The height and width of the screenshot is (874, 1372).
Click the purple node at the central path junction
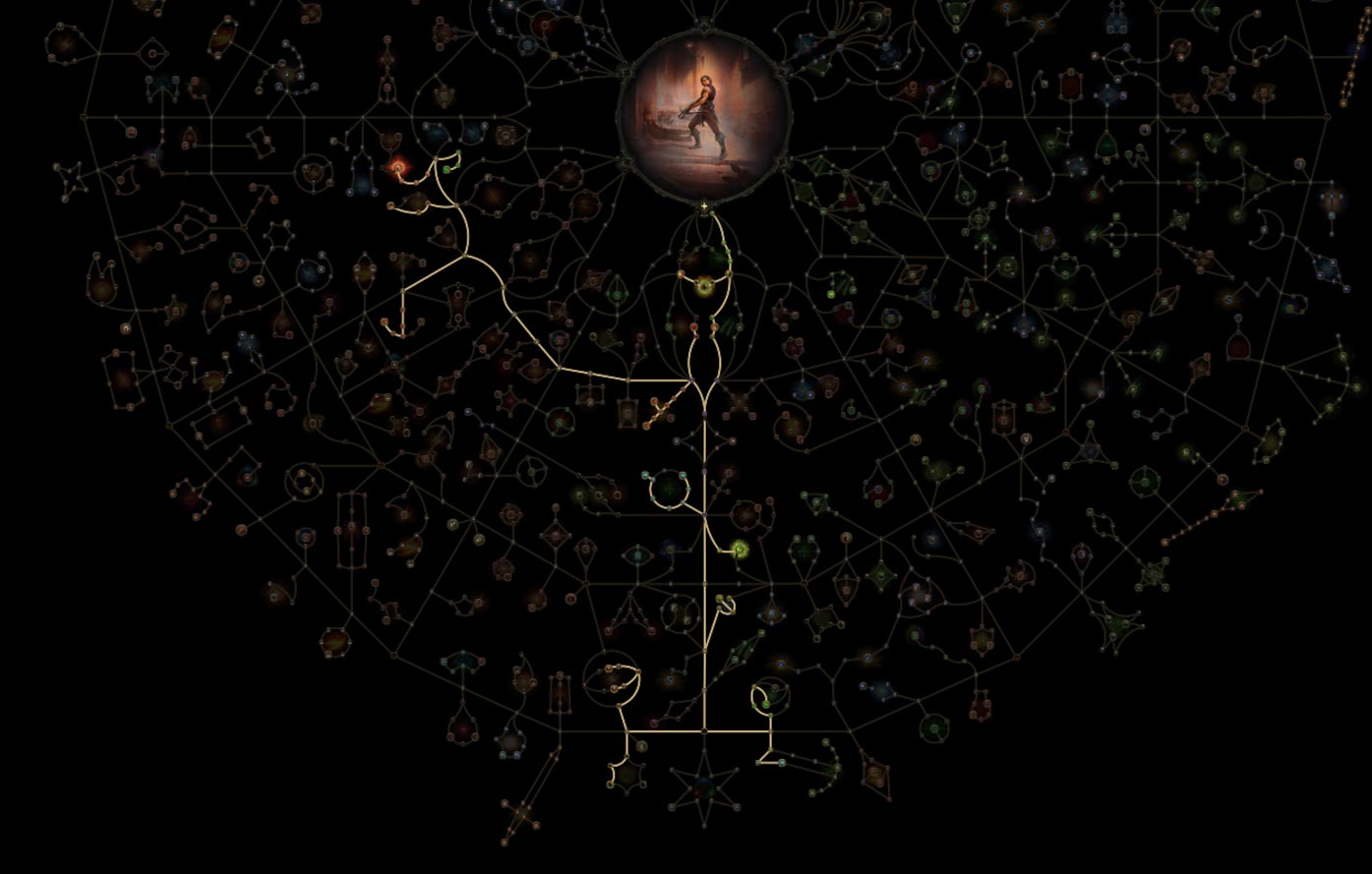(704, 514)
